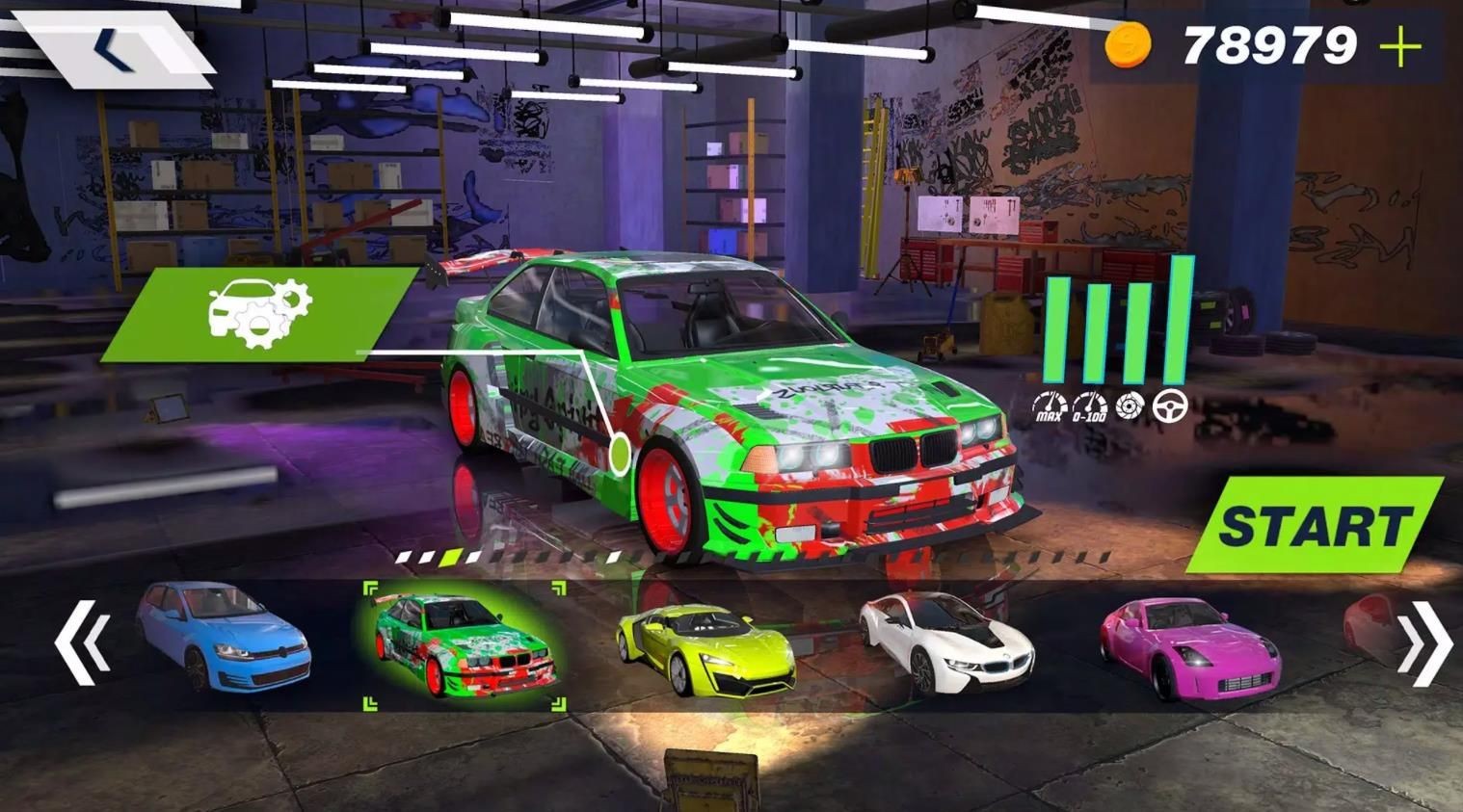Select the white BMW i8 thumbnail

[946, 642]
